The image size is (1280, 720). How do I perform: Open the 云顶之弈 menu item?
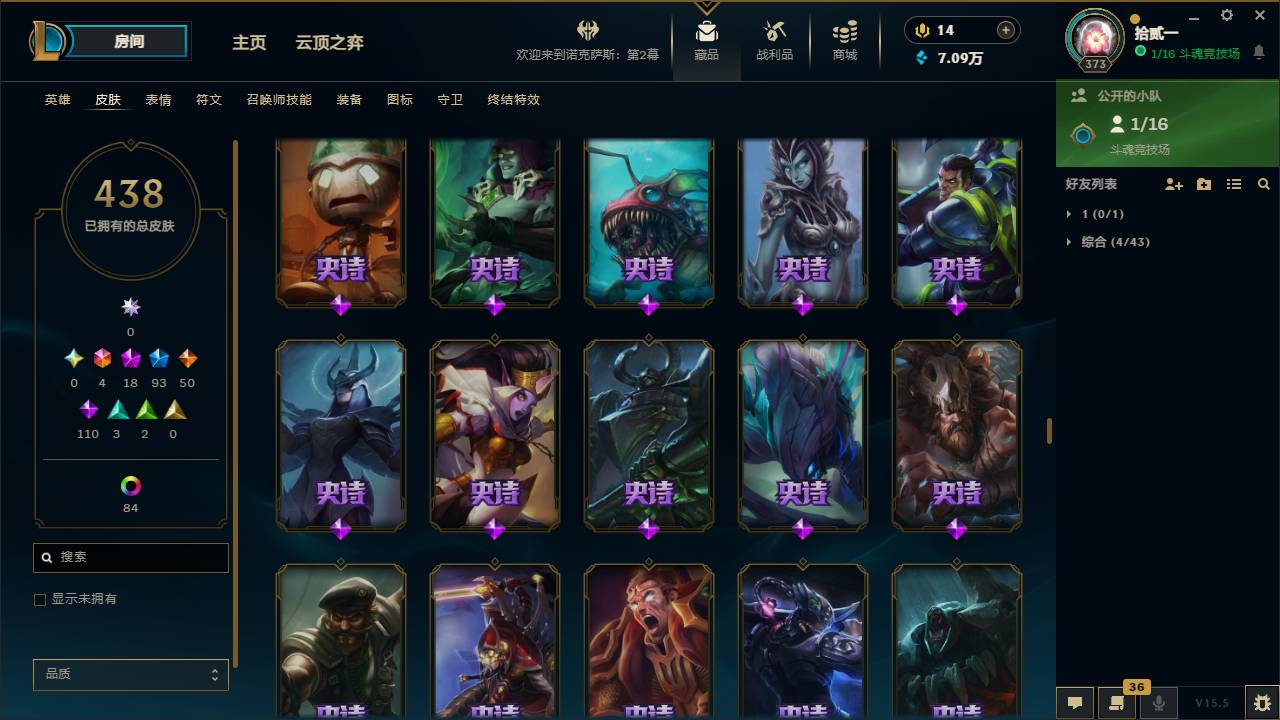point(330,42)
